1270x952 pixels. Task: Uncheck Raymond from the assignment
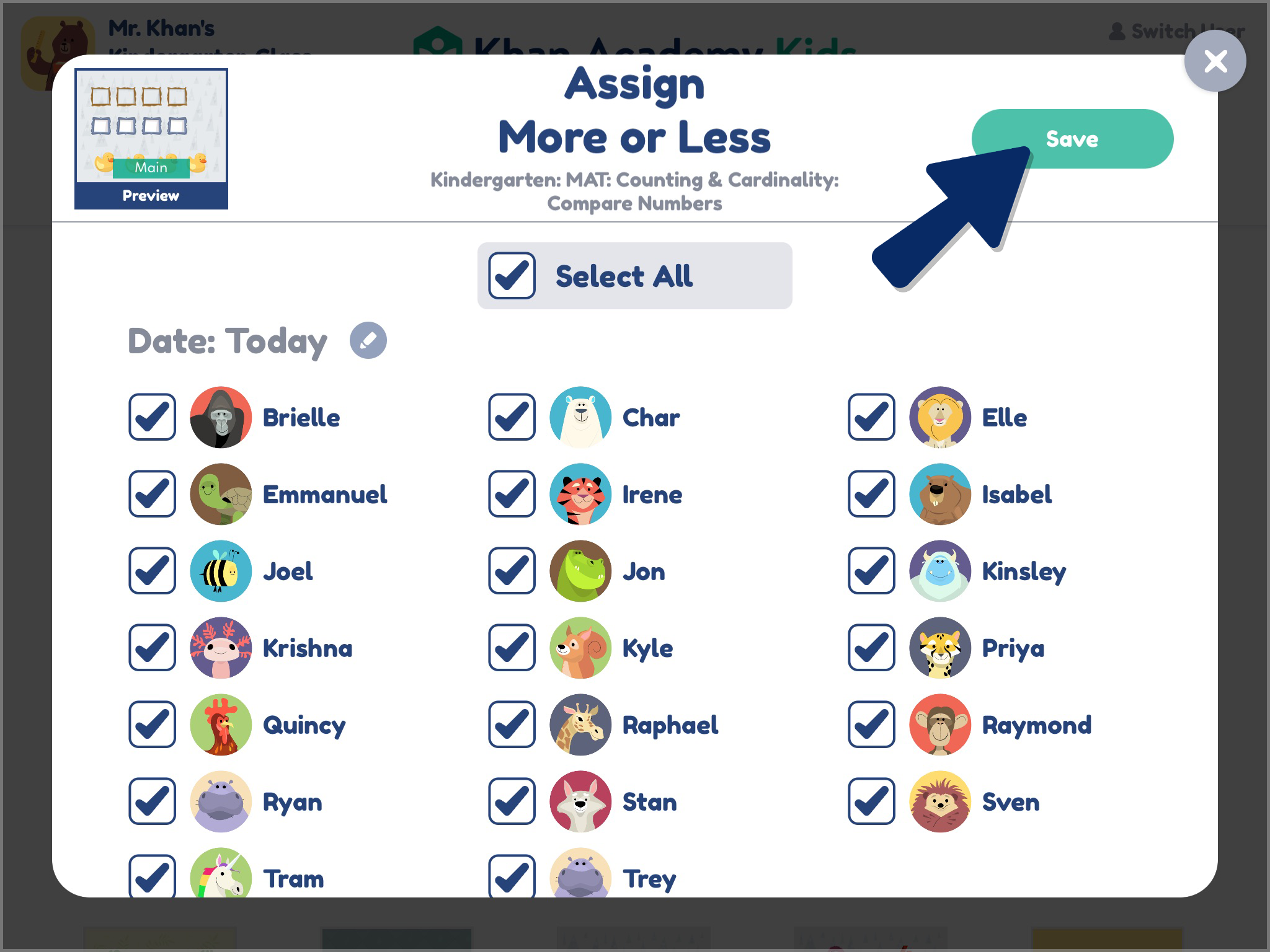coord(871,726)
